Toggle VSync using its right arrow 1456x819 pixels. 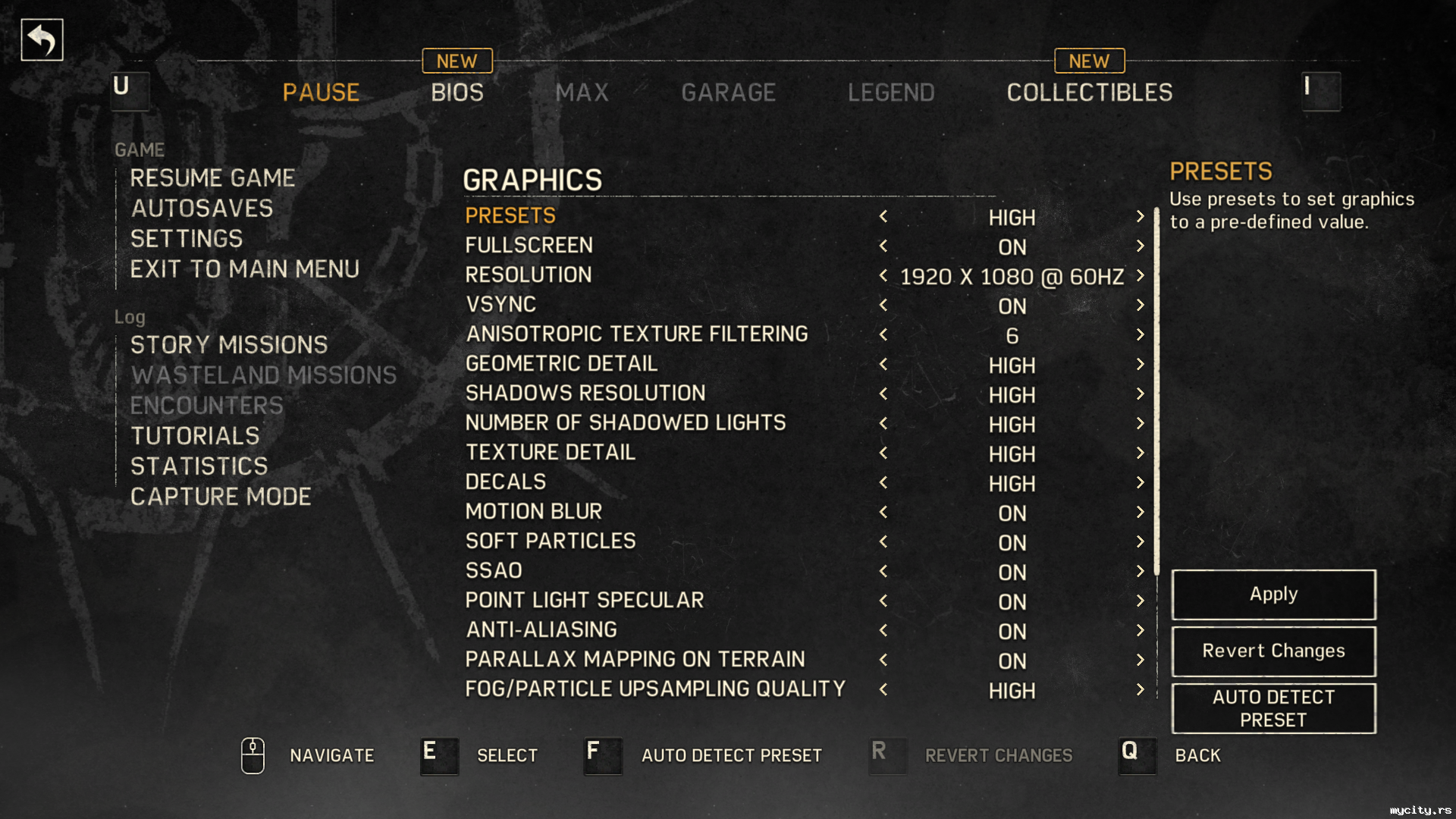[x=1140, y=305]
